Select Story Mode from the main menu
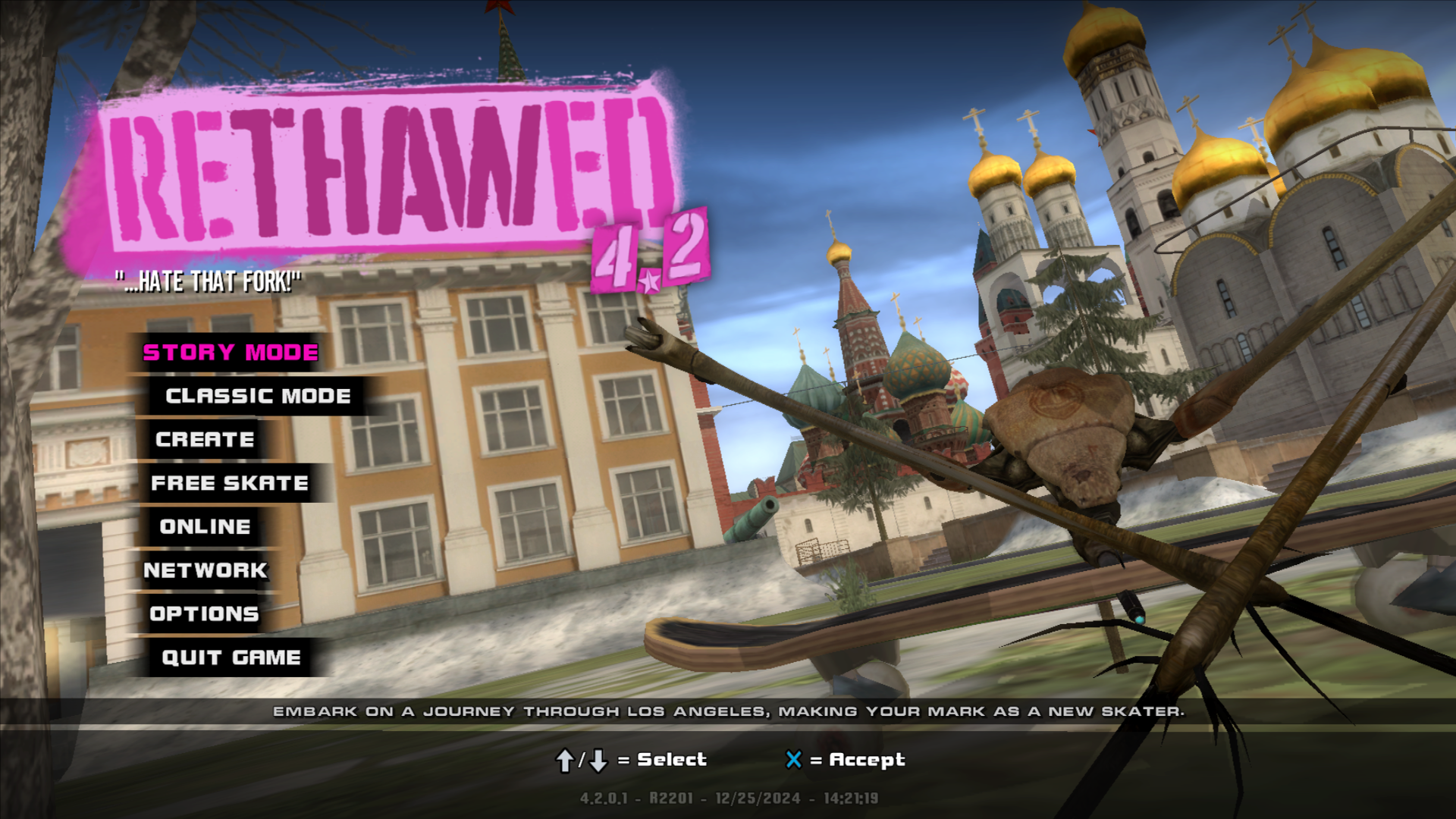1456x819 pixels. 231,353
